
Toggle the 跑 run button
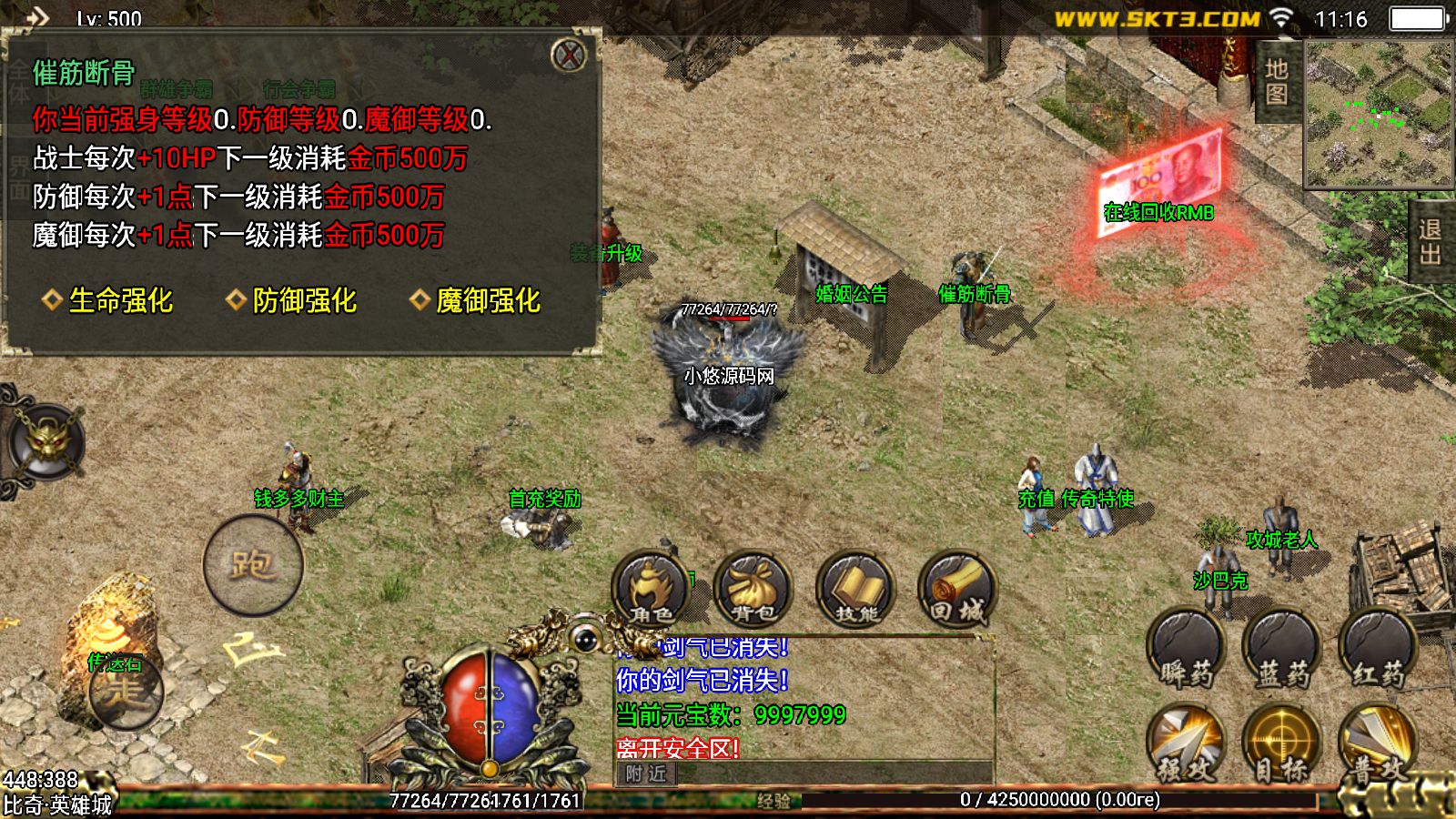click(252, 565)
